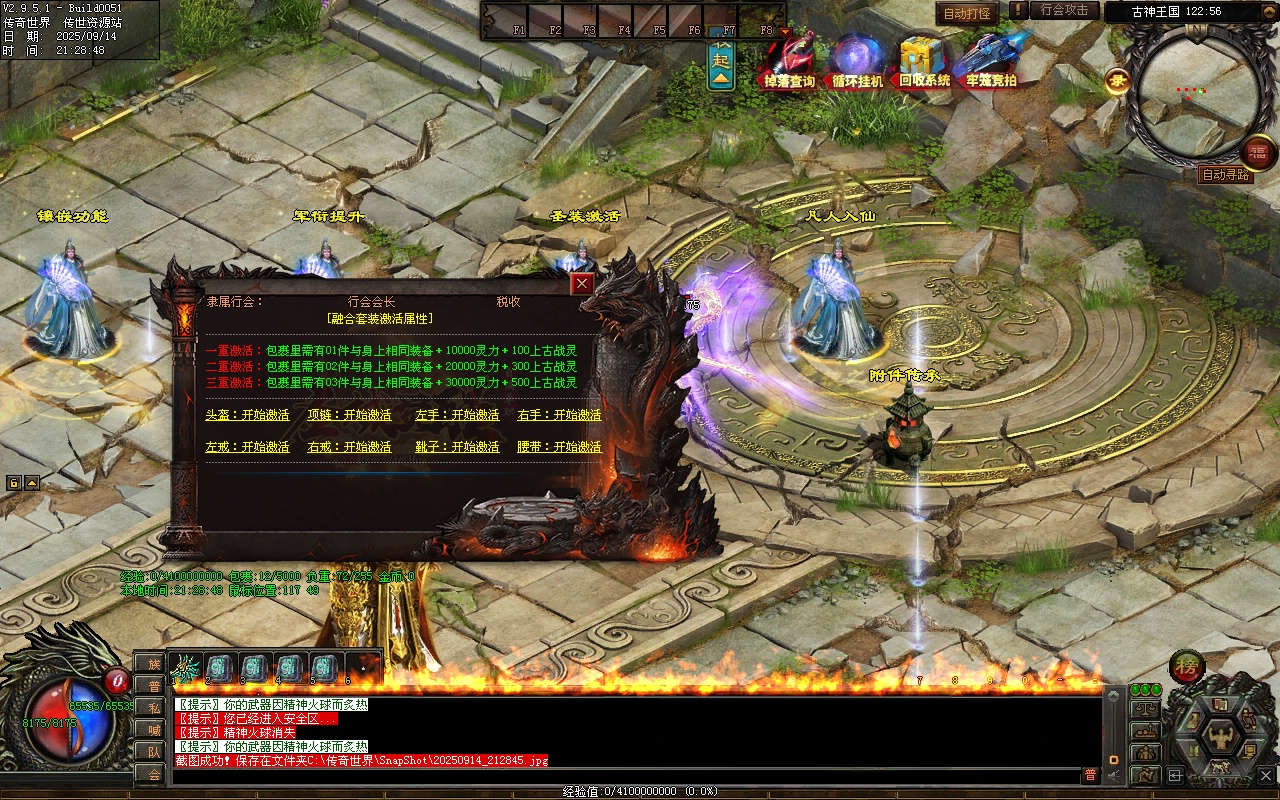Viewport: 1280px width, 800px height.
Task: Begin activation for right ring (右戒)
Action: (x=349, y=447)
